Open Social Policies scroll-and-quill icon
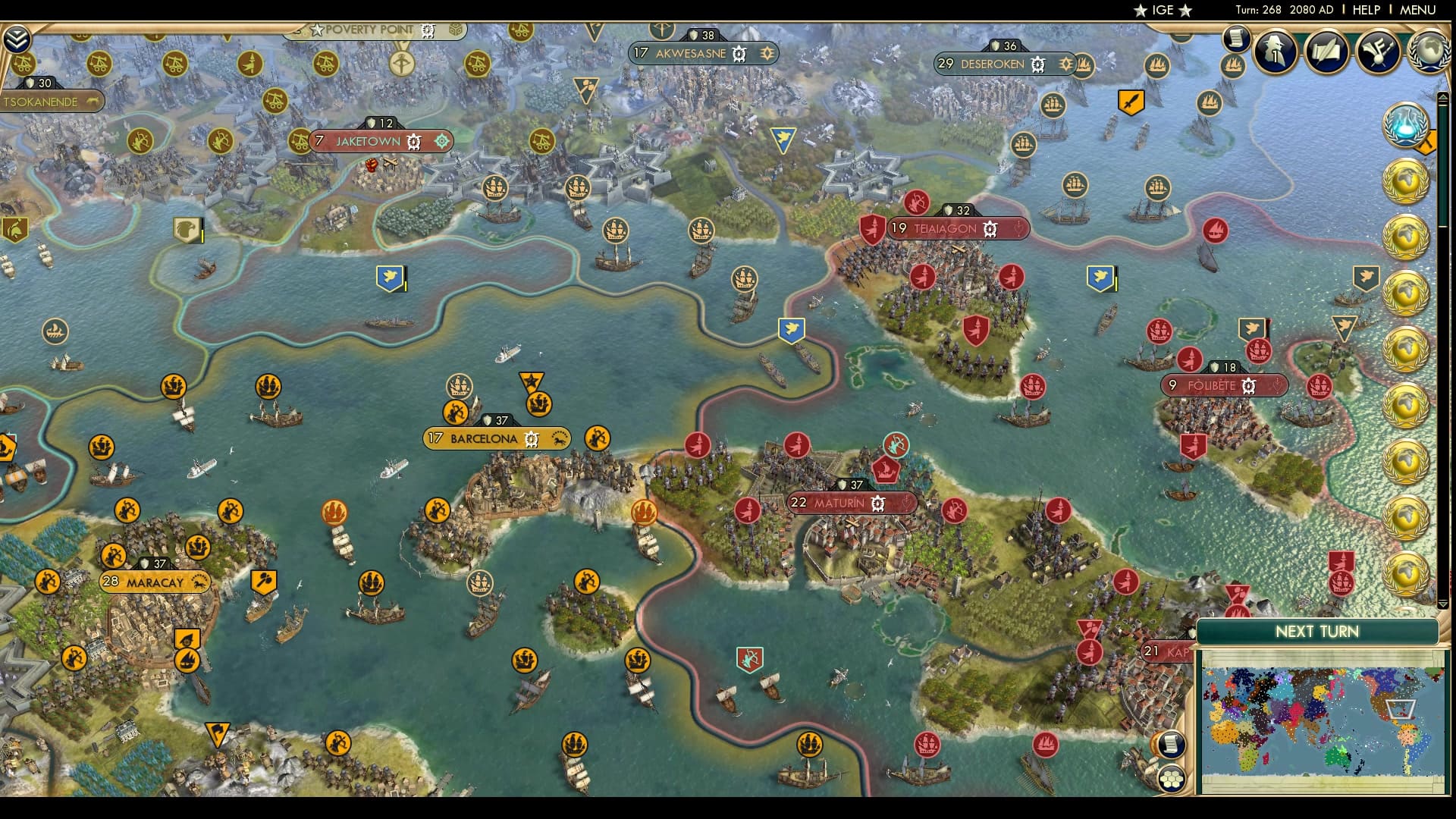The image size is (1456, 819). tap(1326, 50)
